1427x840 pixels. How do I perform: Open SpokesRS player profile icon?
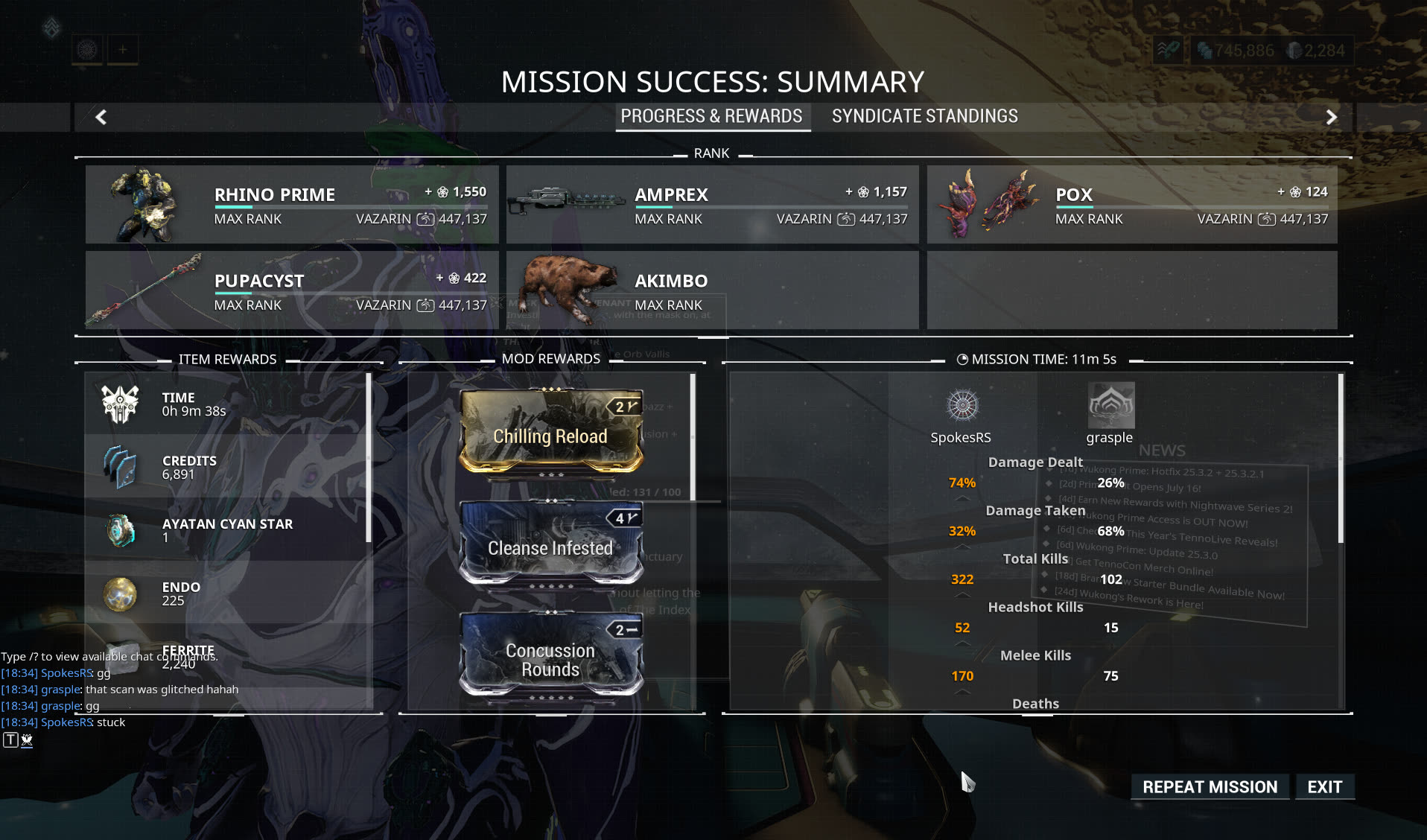tap(962, 406)
